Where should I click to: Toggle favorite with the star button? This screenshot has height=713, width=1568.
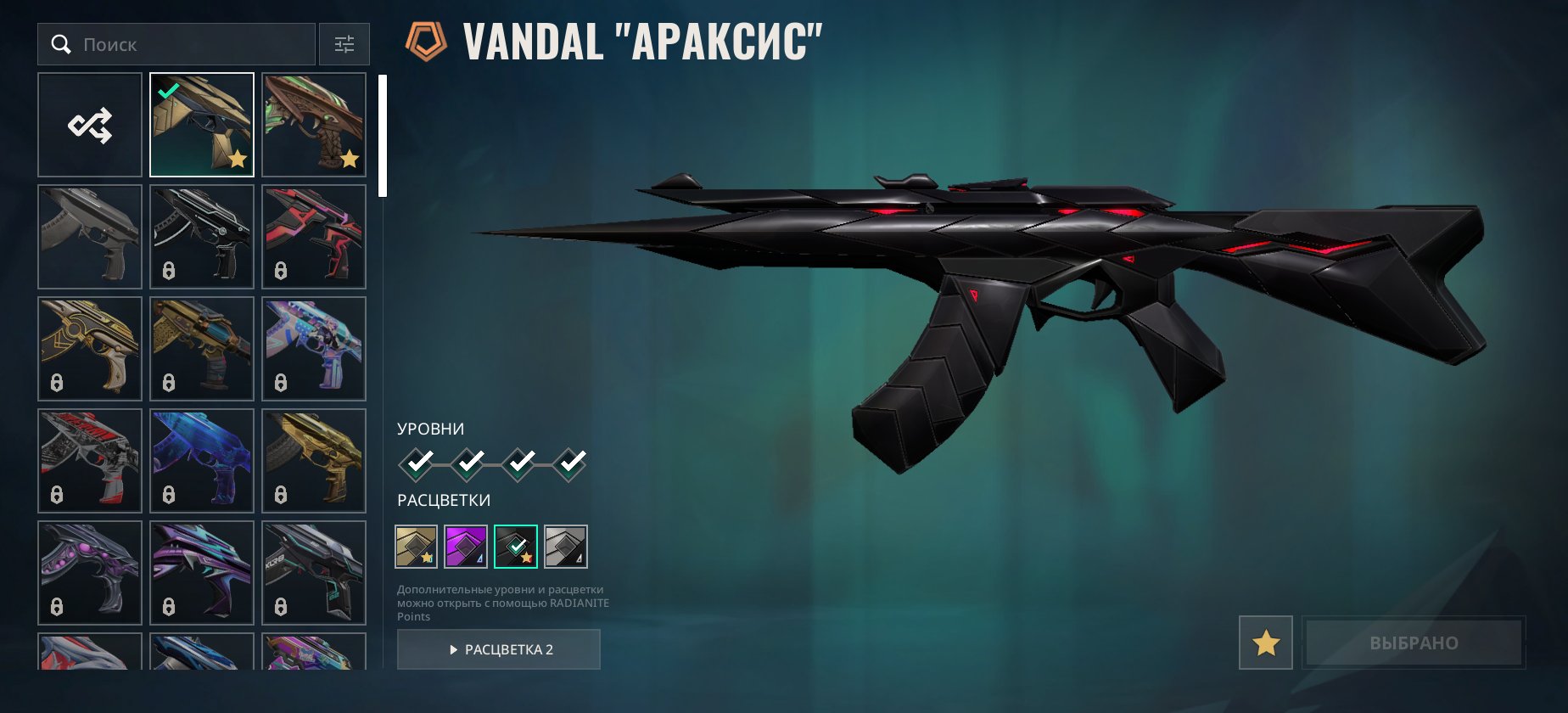click(x=1266, y=643)
